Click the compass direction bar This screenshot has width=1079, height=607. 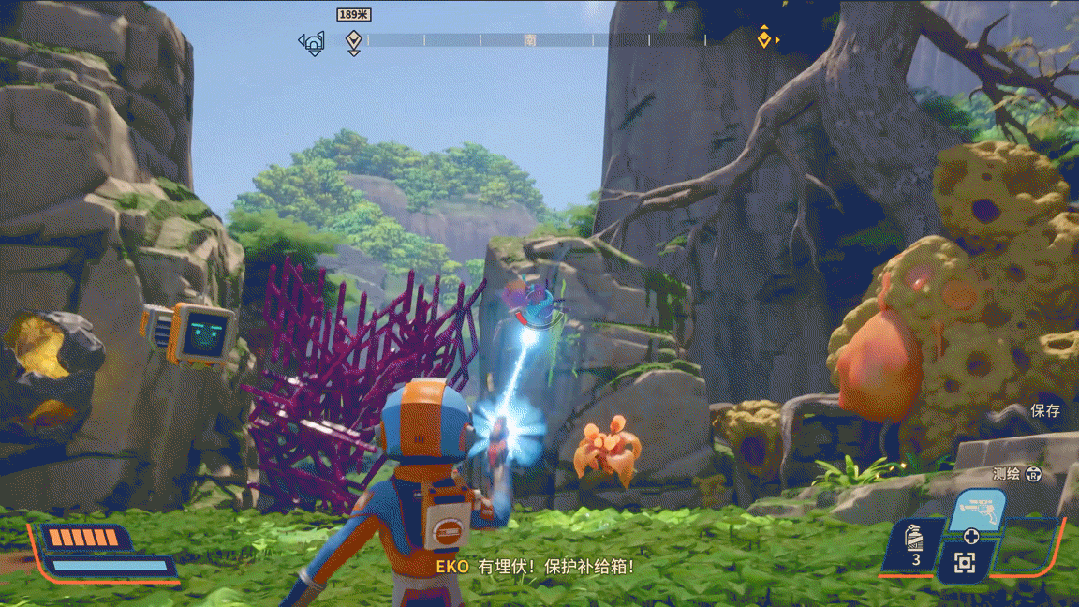point(560,41)
